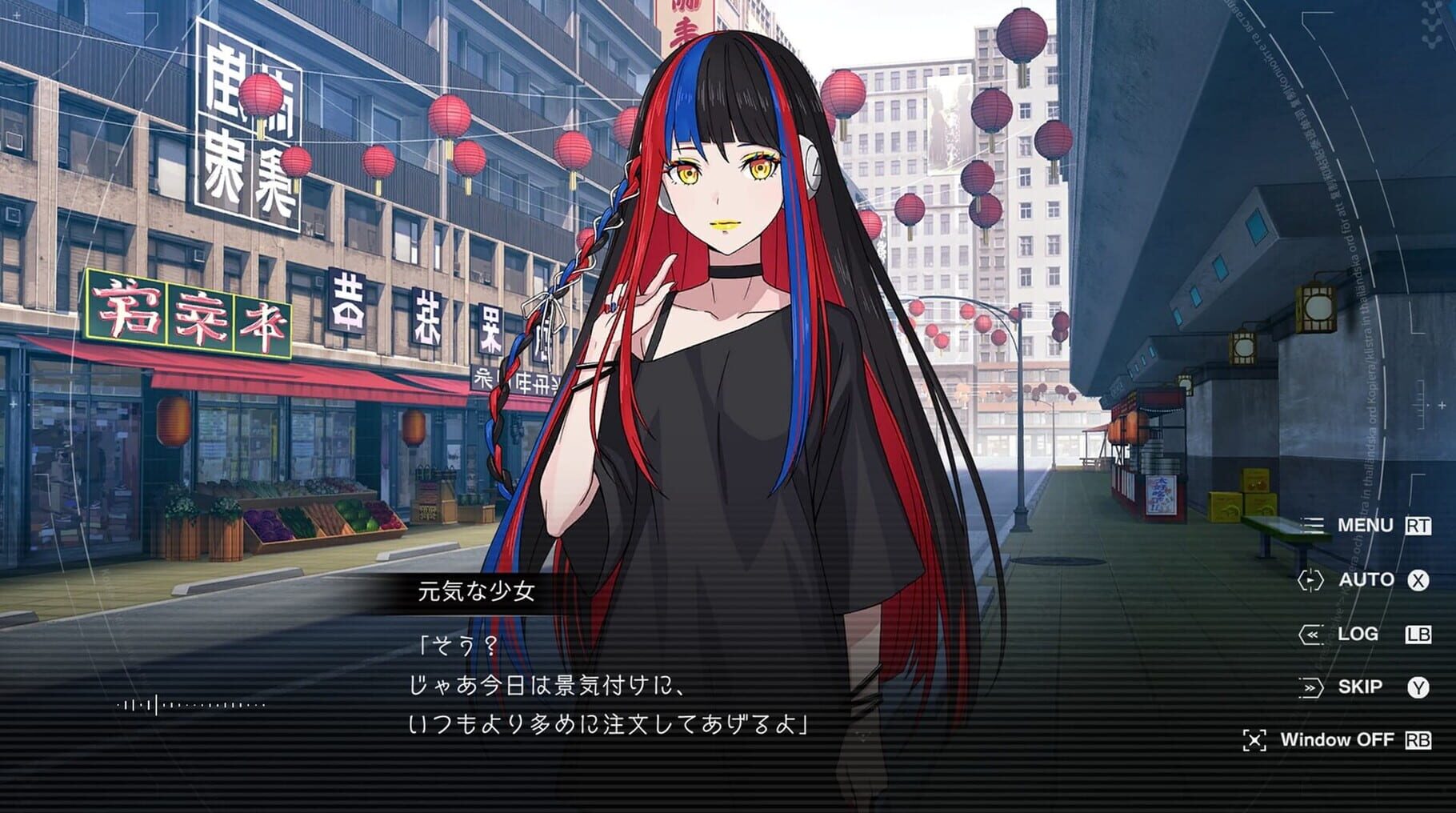Click the AUTO diamond play icon
This screenshot has width=1456, height=813.
(1313, 579)
